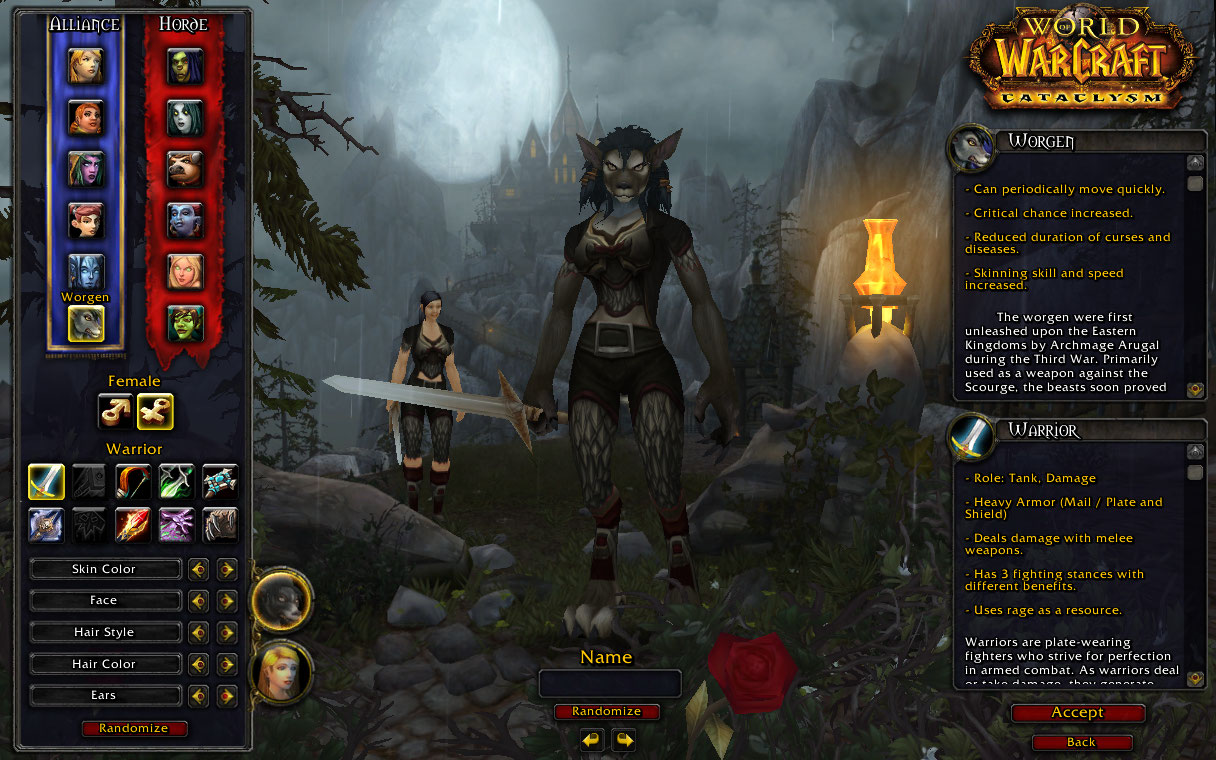
Task: Switch gender to Male
Action: point(116,410)
